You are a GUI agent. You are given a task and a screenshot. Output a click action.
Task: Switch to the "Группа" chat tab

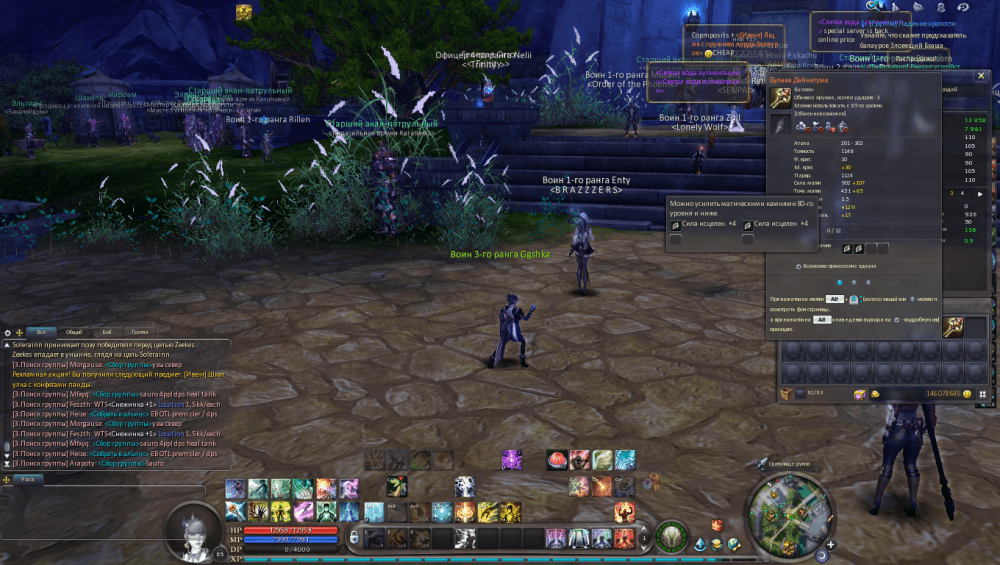pos(140,331)
